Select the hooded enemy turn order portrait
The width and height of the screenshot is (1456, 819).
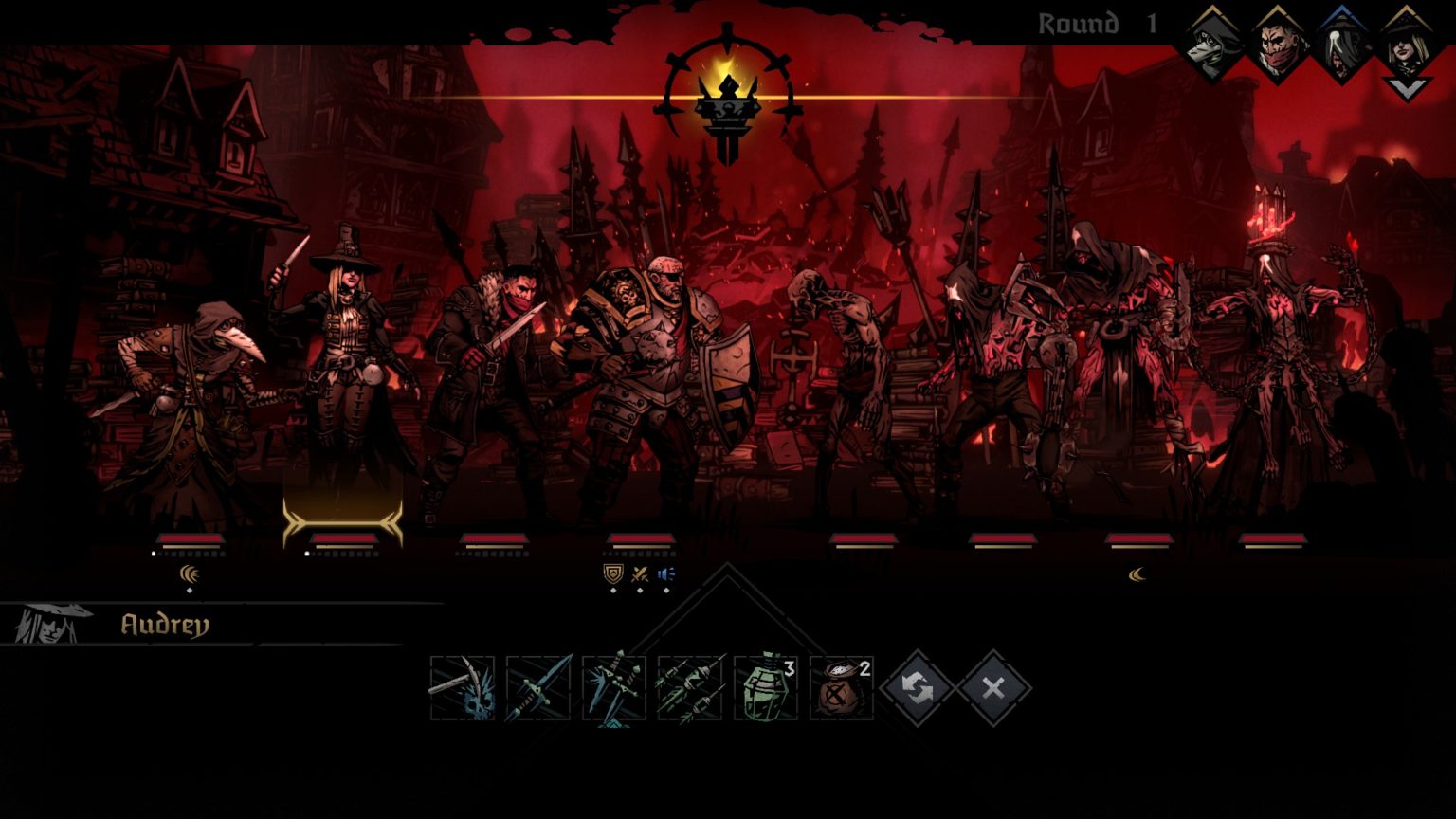click(1342, 43)
